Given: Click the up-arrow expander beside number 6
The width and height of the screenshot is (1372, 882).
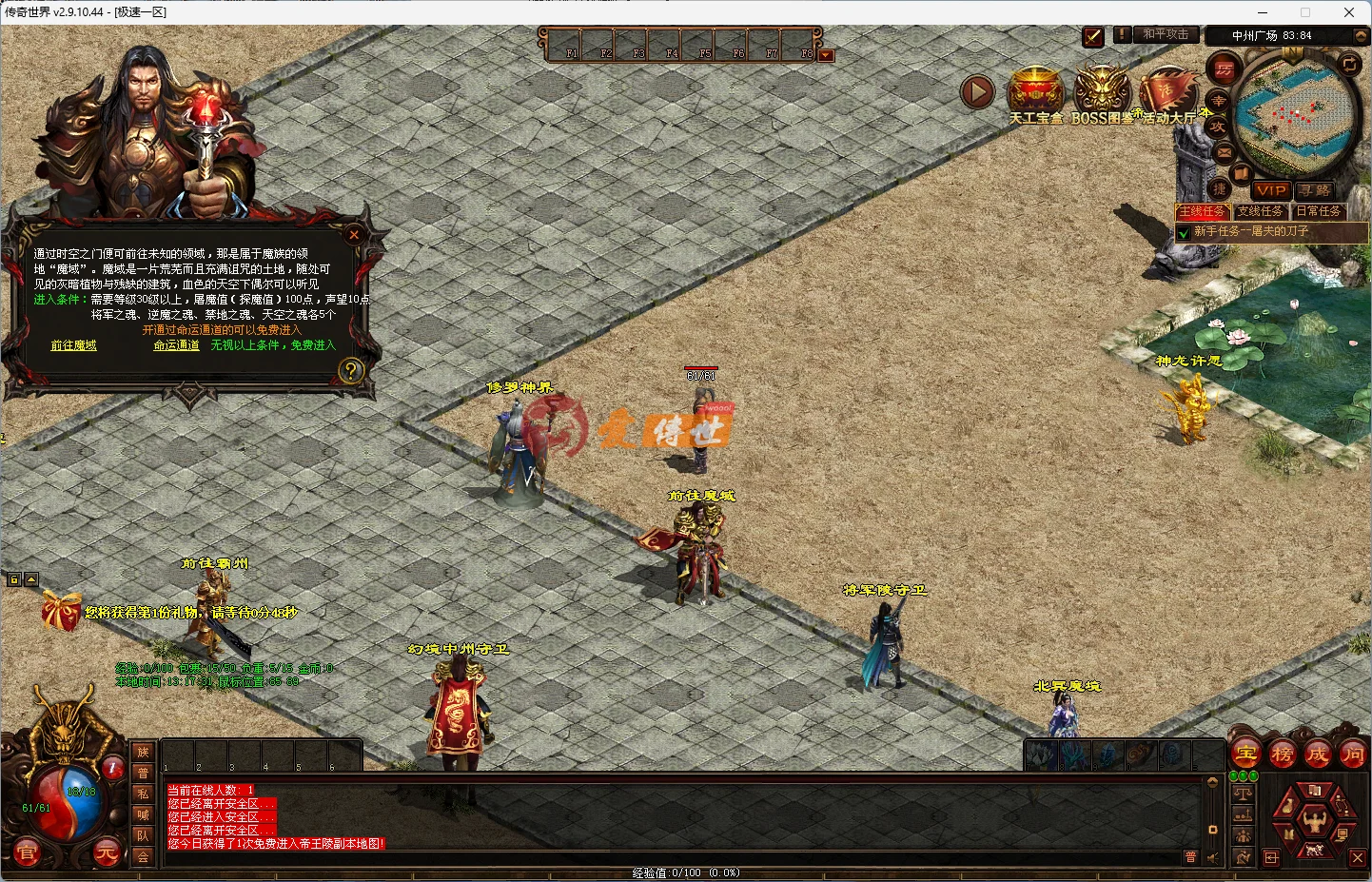Looking at the screenshot, I should click(31, 579).
